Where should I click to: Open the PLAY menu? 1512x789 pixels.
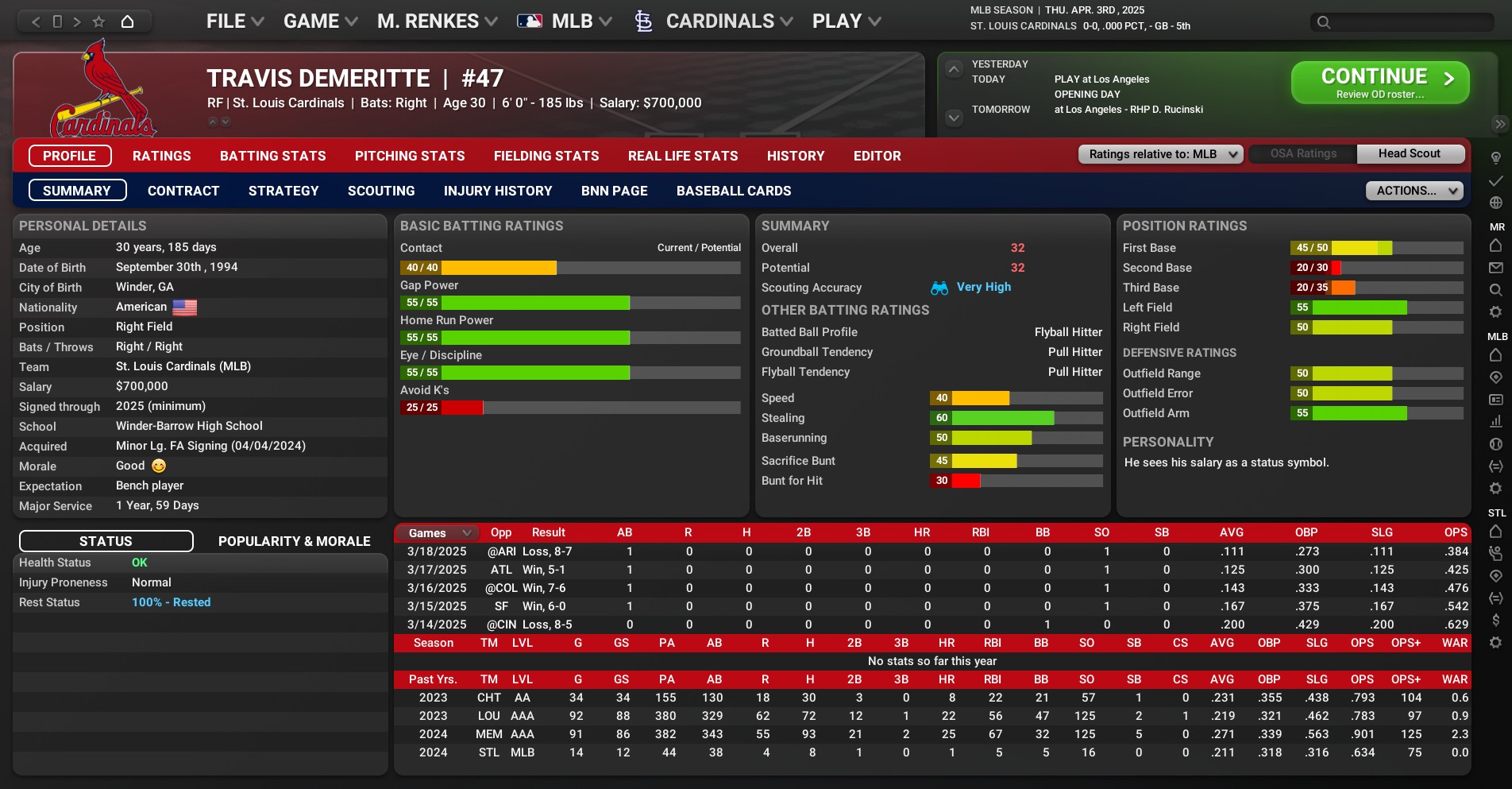(846, 21)
